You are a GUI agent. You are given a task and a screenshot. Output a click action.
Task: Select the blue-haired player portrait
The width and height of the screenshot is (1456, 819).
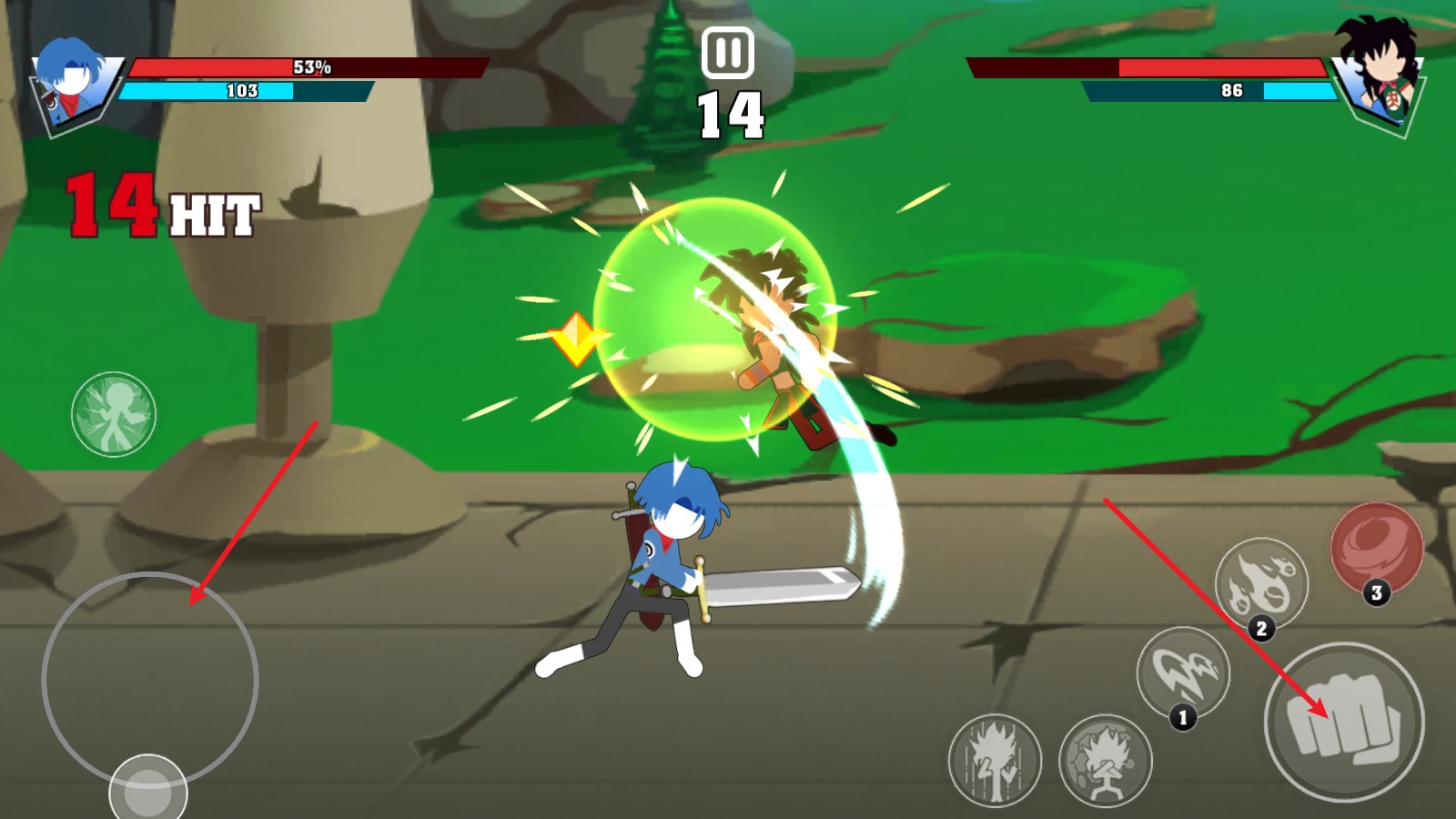pyautogui.click(x=73, y=84)
